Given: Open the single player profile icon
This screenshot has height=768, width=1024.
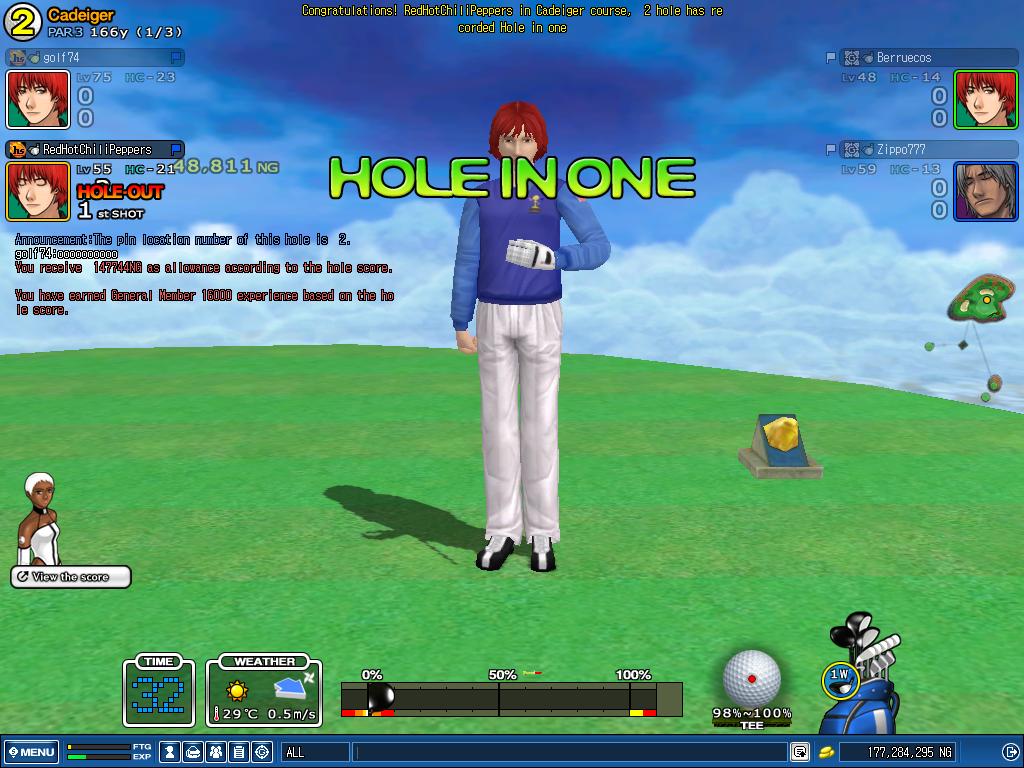Looking at the screenshot, I should point(171,752).
